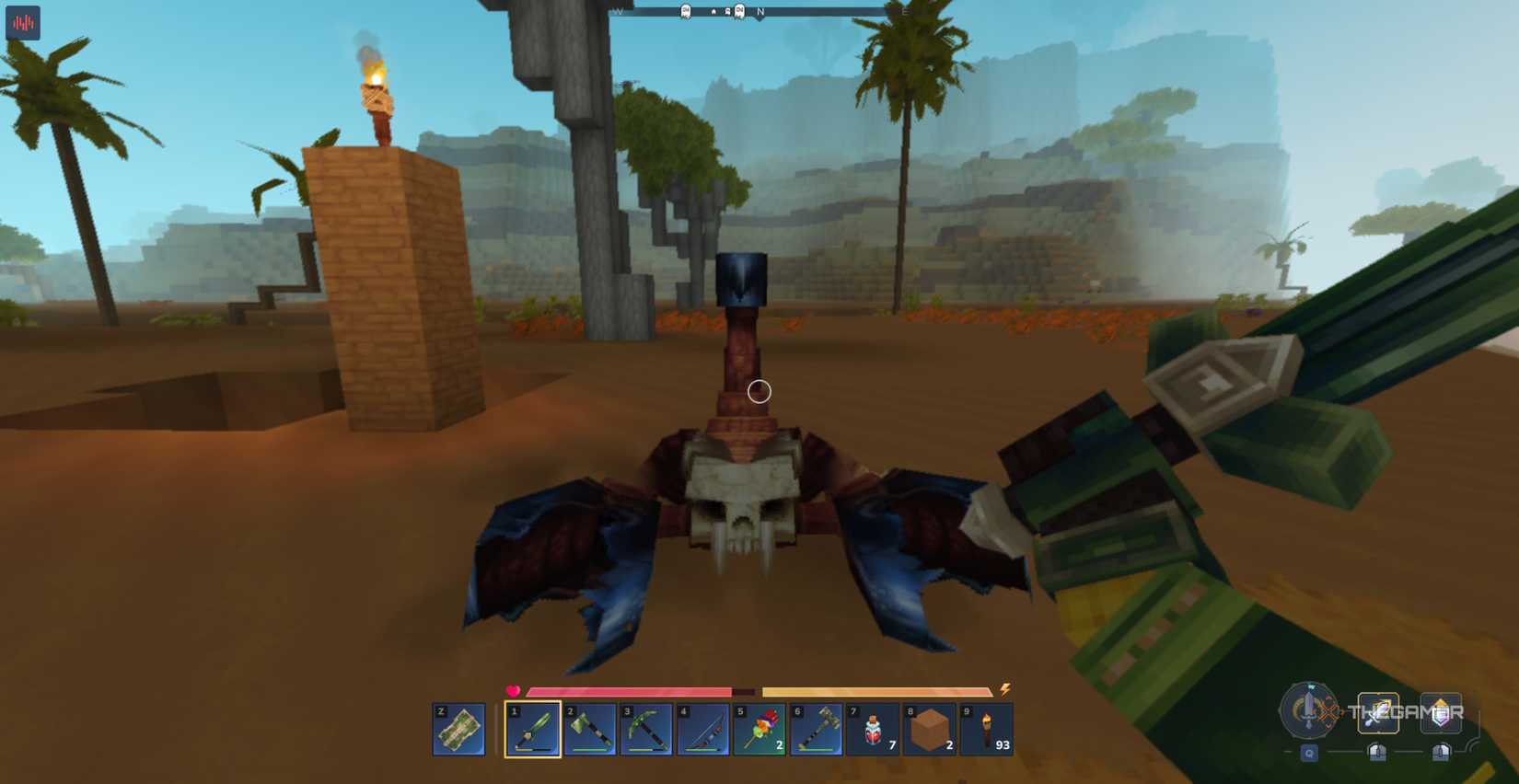The width and height of the screenshot is (1519, 784).
Task: Toggle the shield block ability slot
Action: [x=1441, y=712]
